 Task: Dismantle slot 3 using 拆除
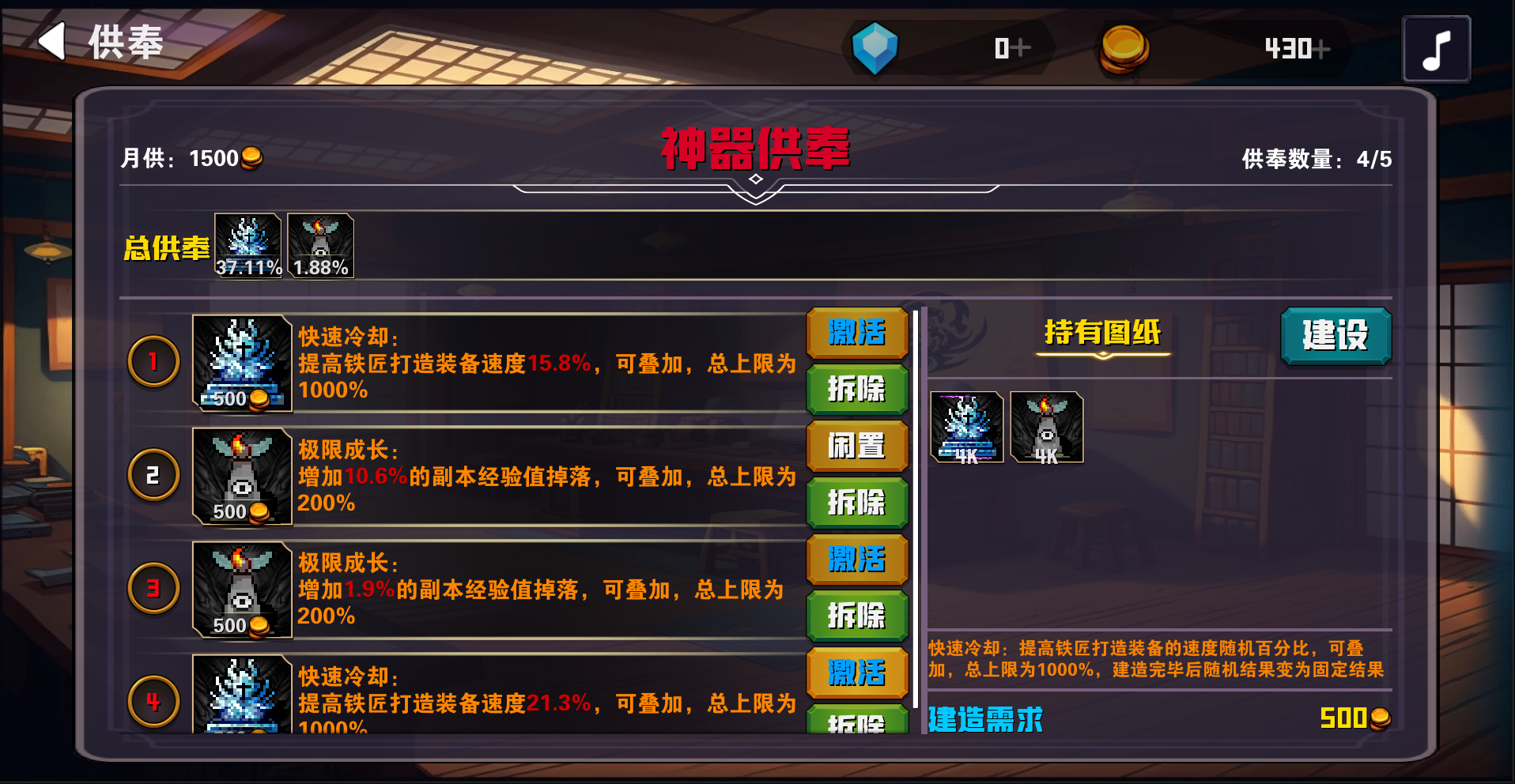(x=856, y=616)
